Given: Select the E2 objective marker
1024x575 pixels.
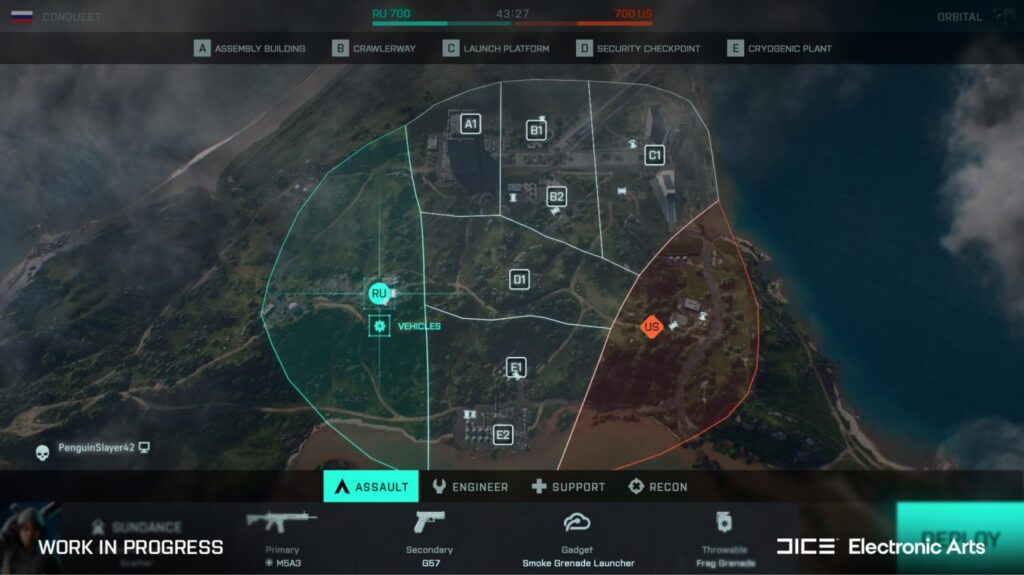Looking at the screenshot, I should 502,435.
